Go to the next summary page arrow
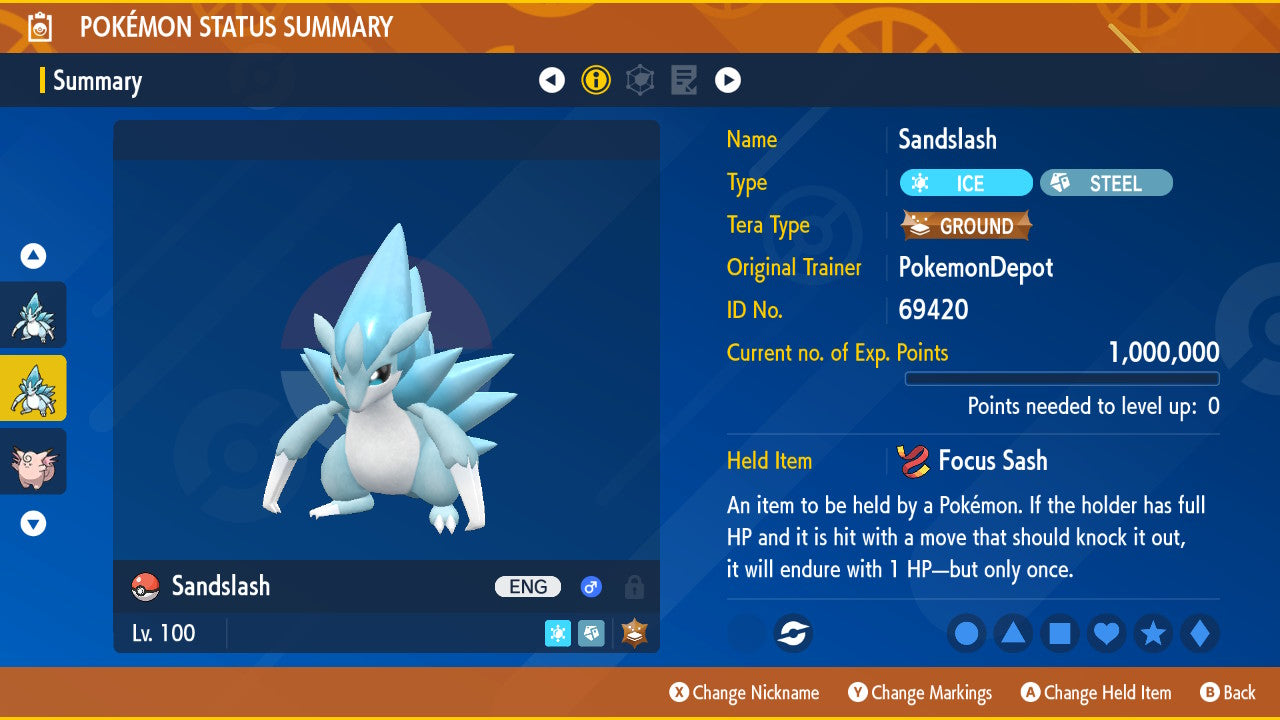This screenshot has height=720, width=1280. [728, 80]
